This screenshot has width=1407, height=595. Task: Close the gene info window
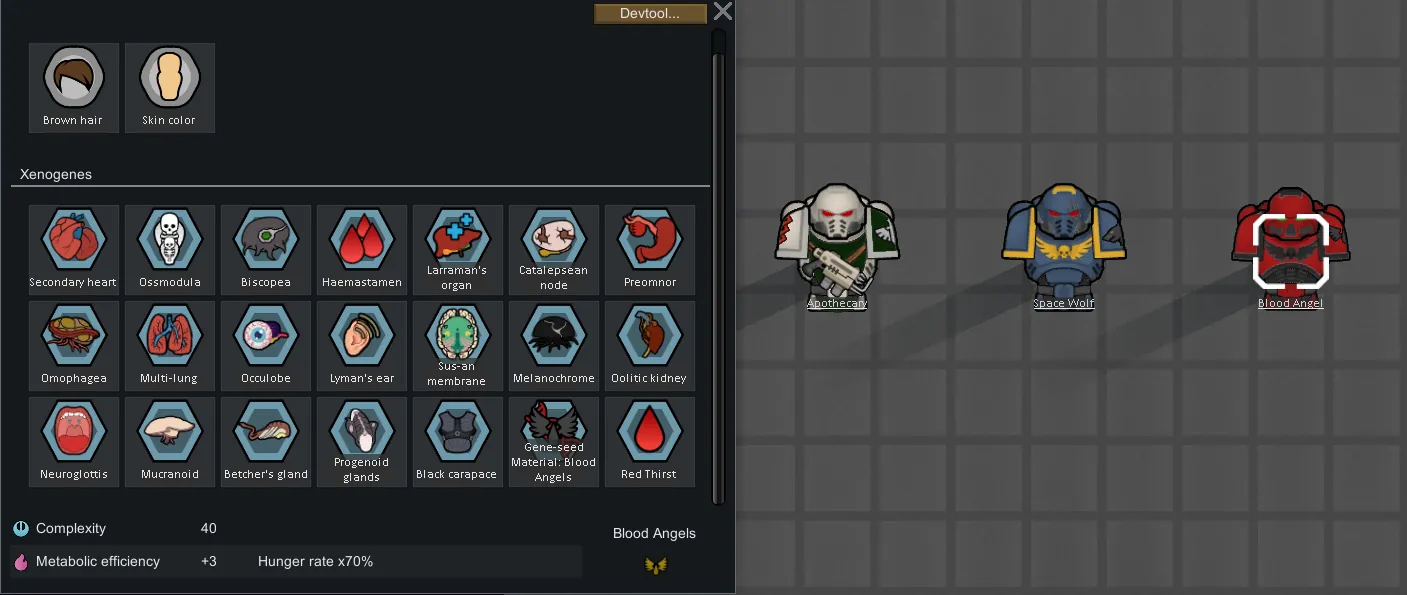[x=723, y=11]
